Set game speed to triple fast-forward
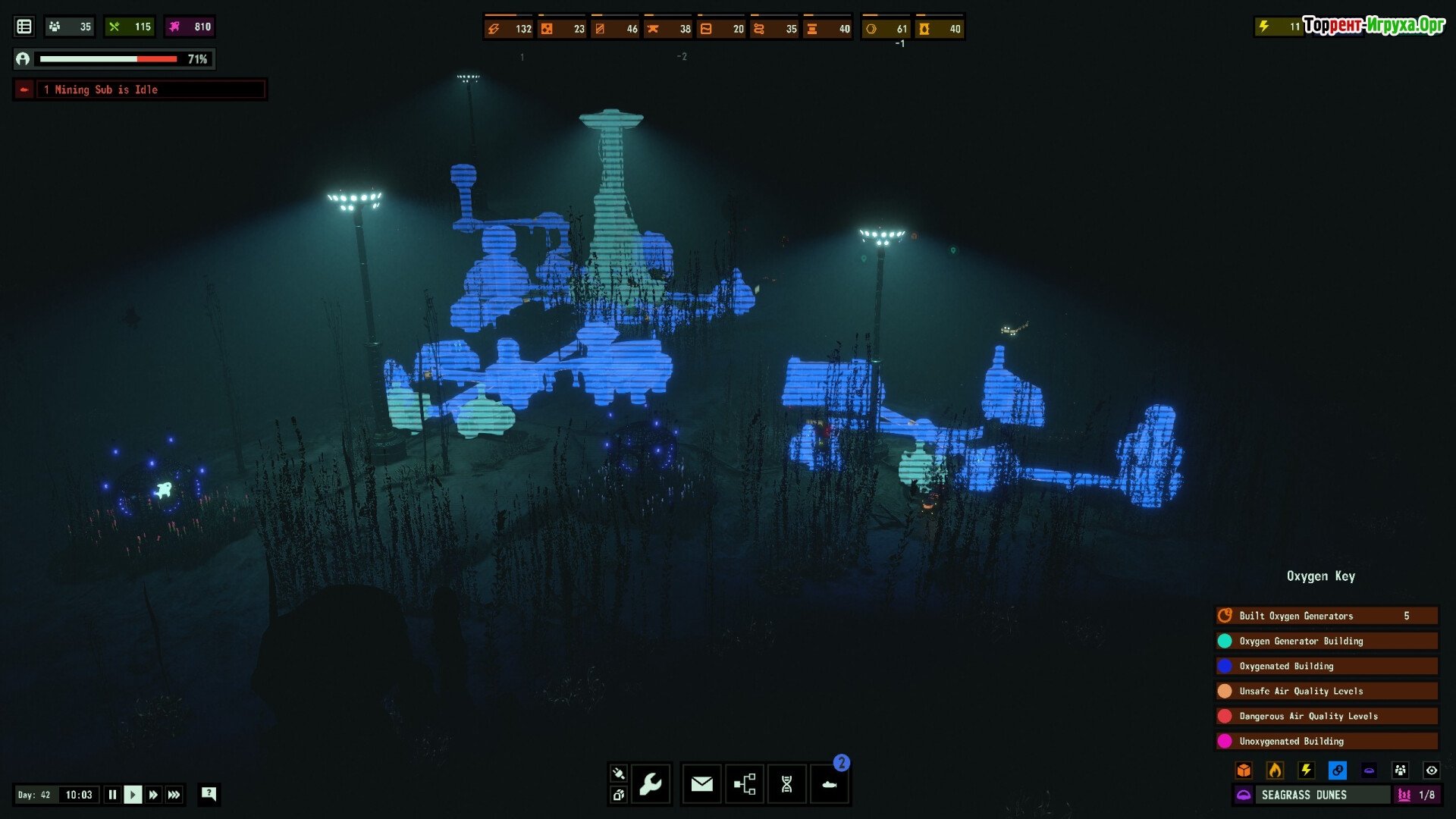The image size is (1456, 819). (174, 795)
